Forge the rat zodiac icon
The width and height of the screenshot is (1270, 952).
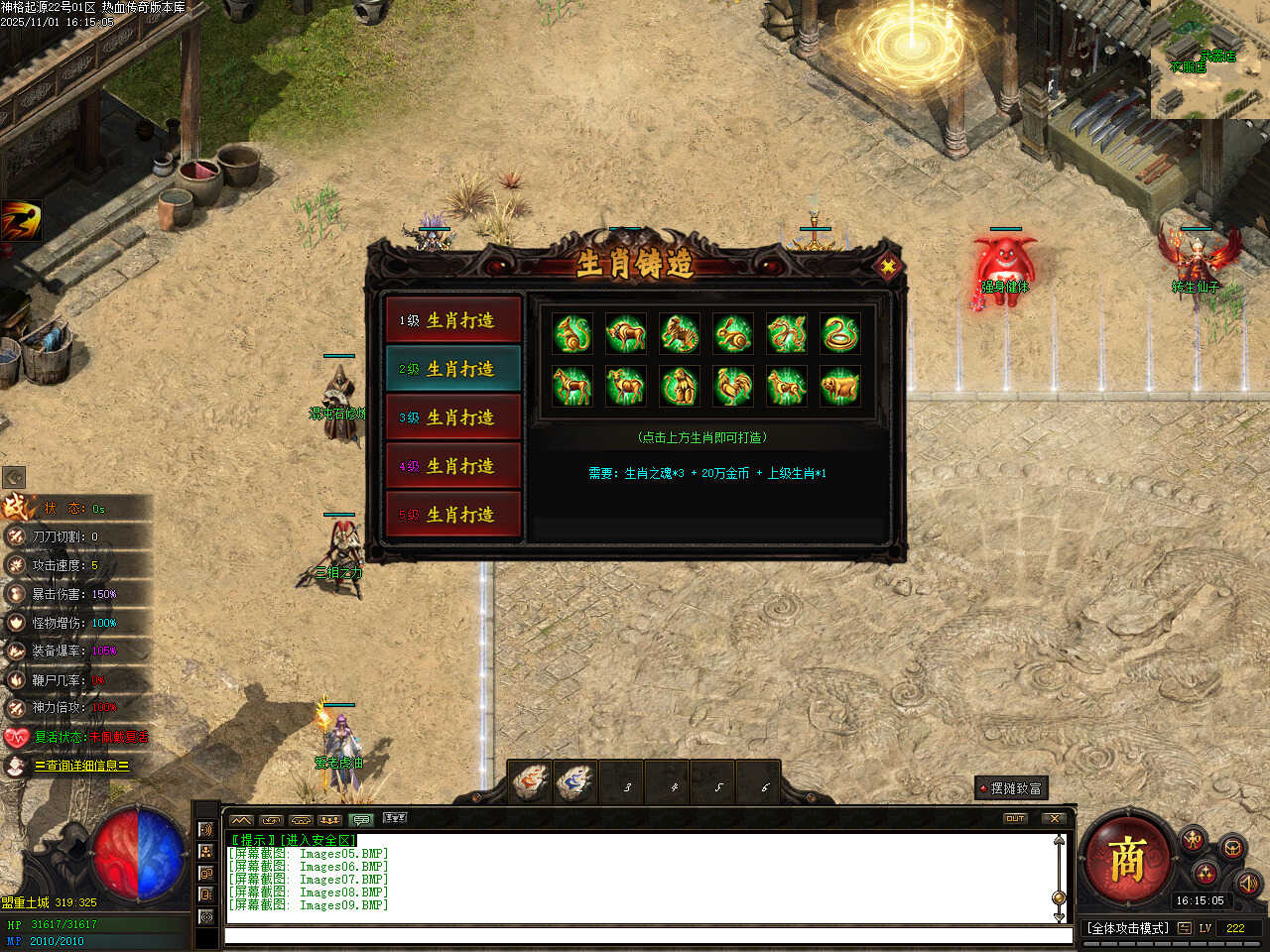(572, 334)
